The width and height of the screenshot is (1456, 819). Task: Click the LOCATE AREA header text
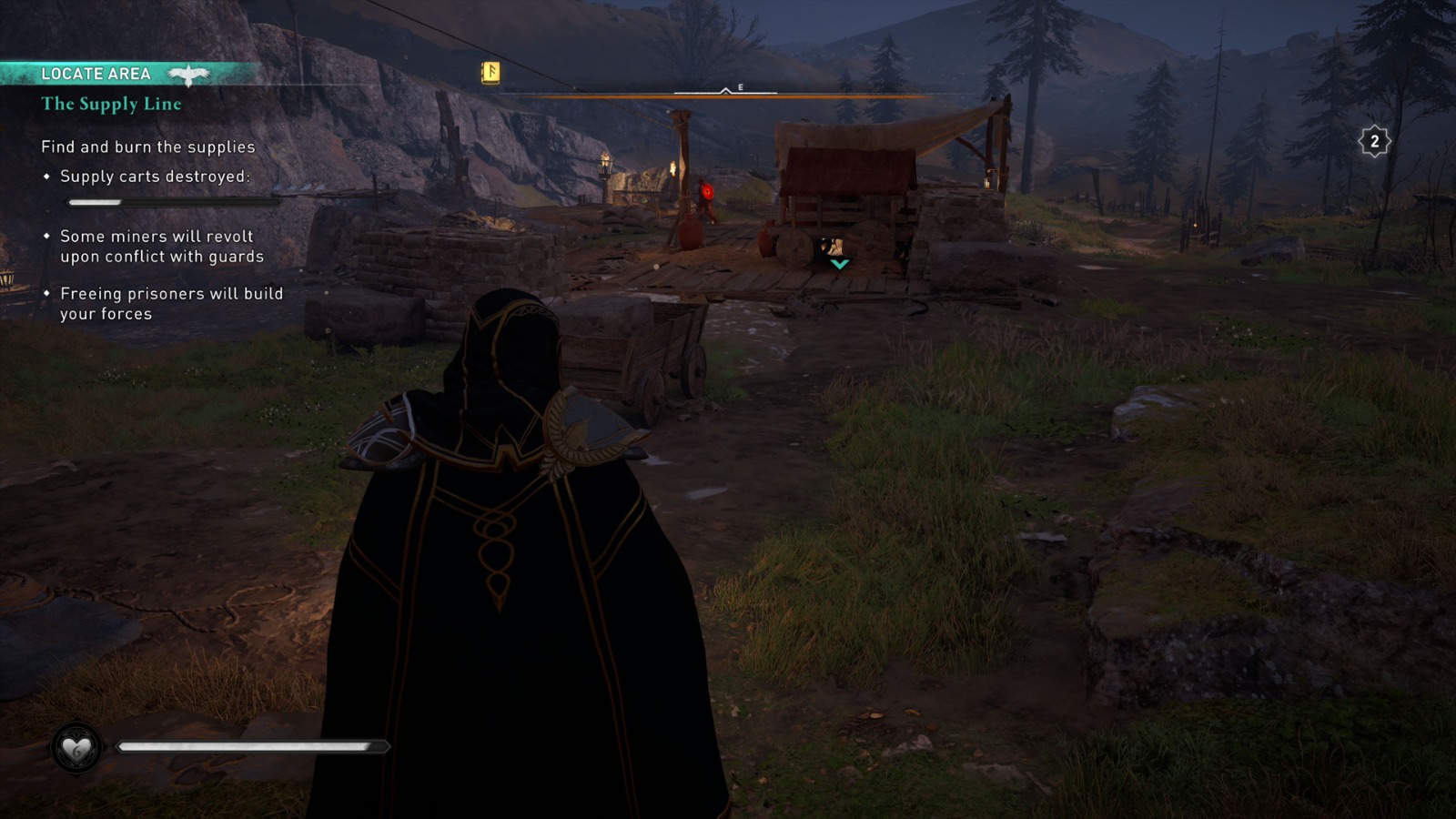95,74
